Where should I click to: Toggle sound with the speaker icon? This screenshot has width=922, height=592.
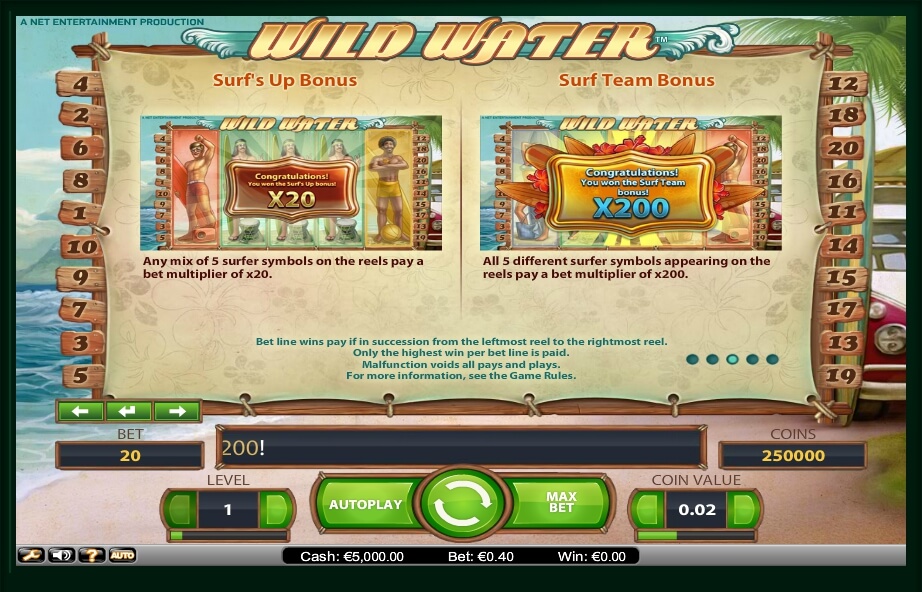click(x=61, y=555)
